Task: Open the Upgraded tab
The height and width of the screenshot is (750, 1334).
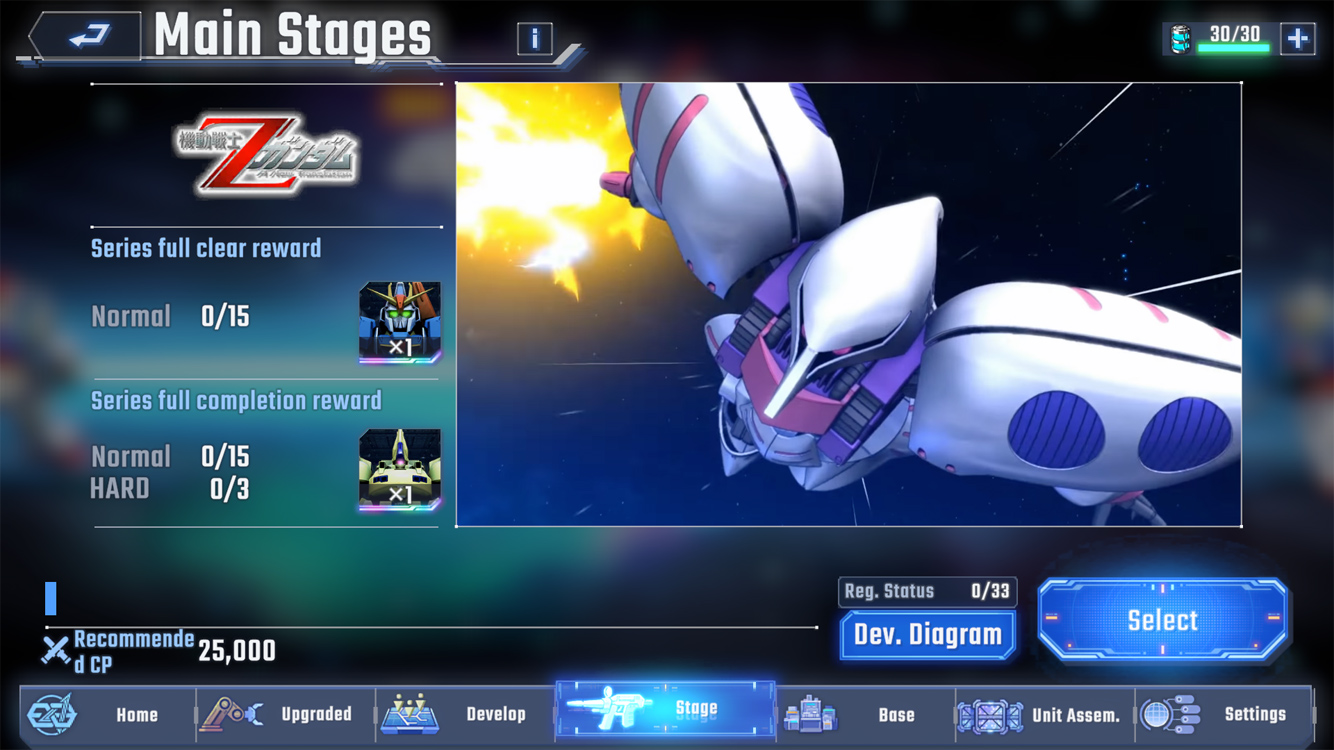Action: point(286,714)
